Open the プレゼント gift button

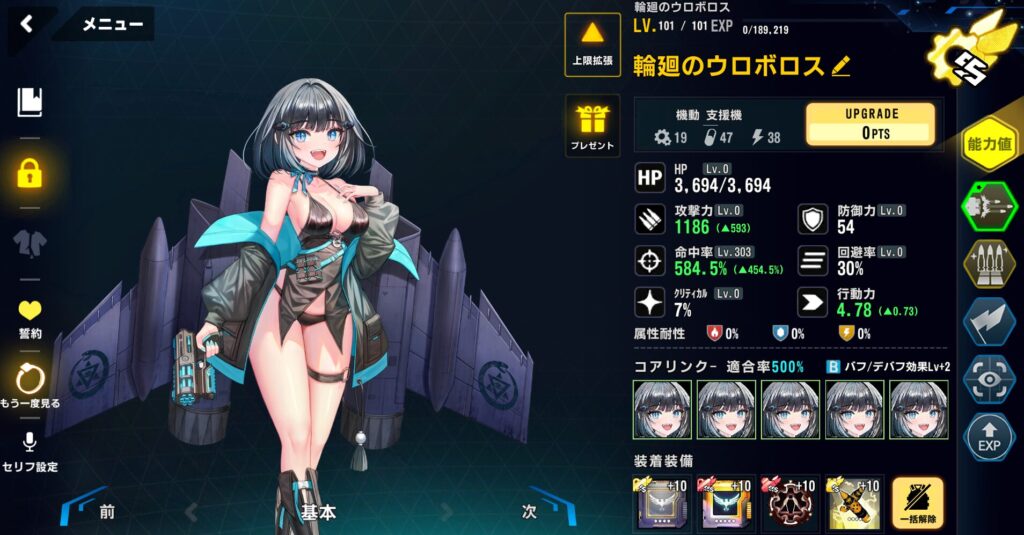click(x=592, y=127)
